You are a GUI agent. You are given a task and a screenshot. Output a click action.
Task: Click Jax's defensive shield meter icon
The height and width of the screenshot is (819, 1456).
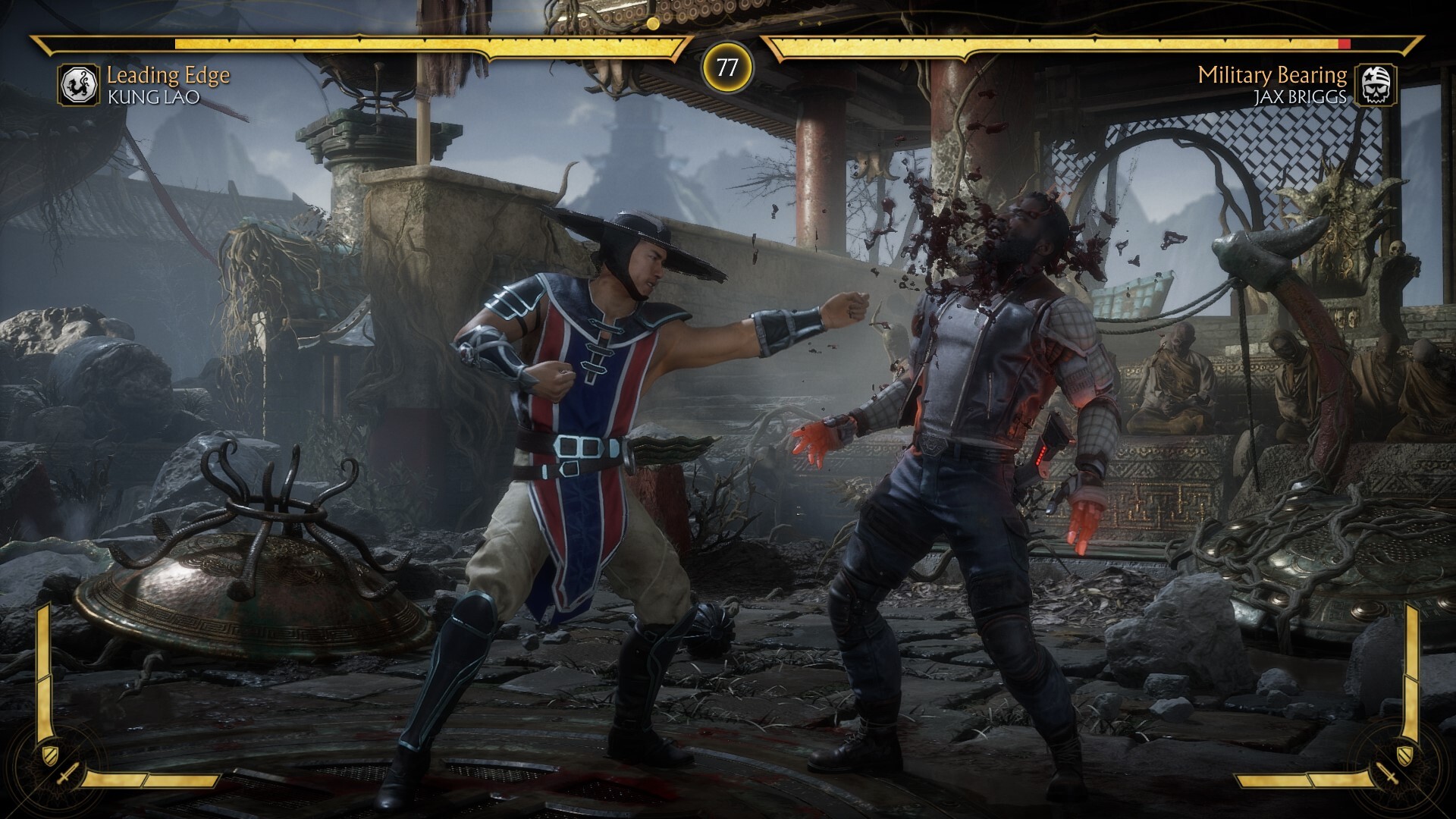pos(1405,753)
